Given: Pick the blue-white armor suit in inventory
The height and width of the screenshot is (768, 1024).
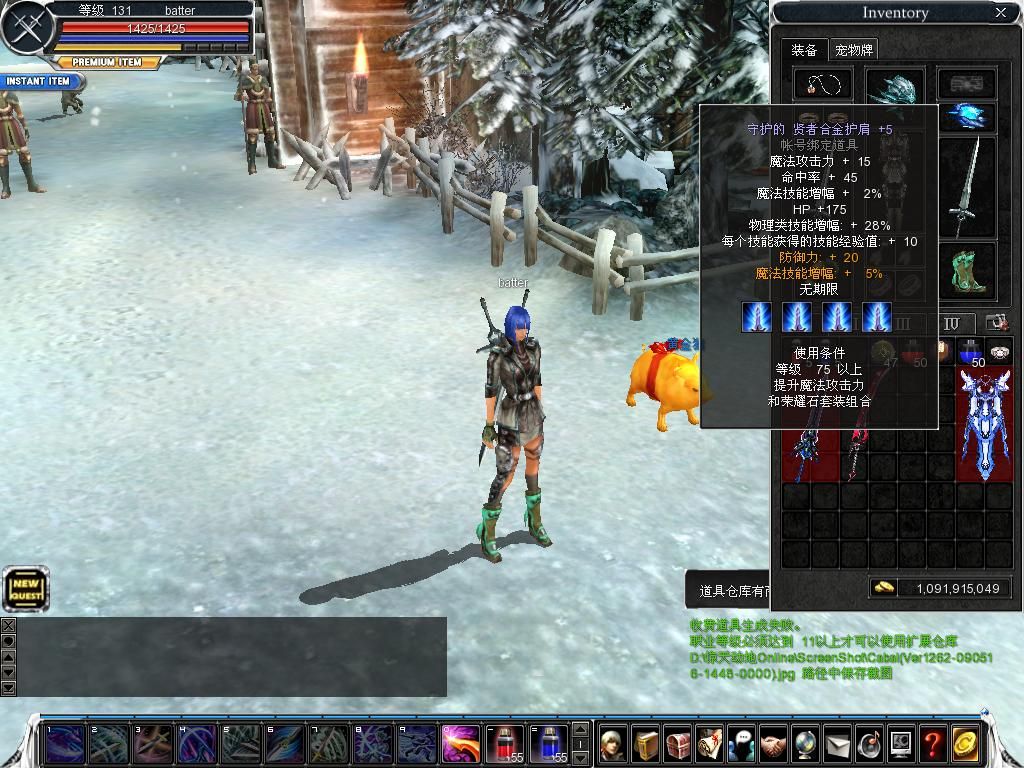Looking at the screenshot, I should (x=984, y=423).
